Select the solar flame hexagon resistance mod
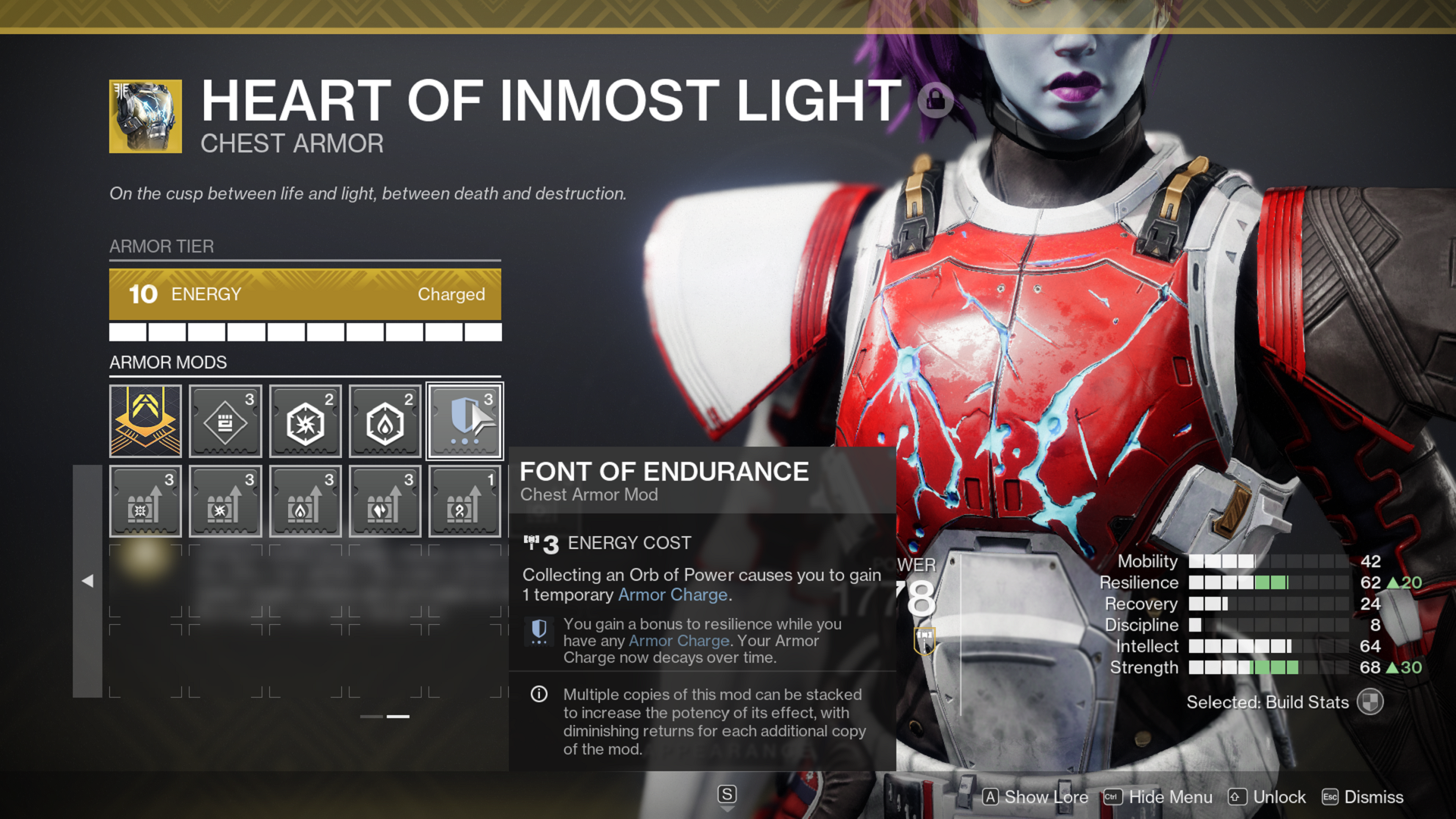 coord(385,421)
